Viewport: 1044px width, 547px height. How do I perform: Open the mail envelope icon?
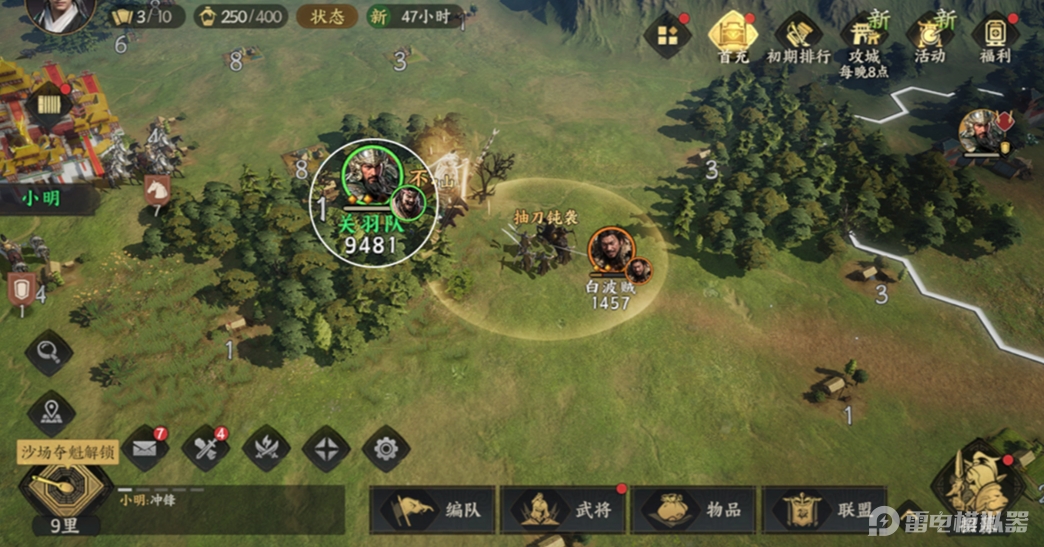coord(145,449)
